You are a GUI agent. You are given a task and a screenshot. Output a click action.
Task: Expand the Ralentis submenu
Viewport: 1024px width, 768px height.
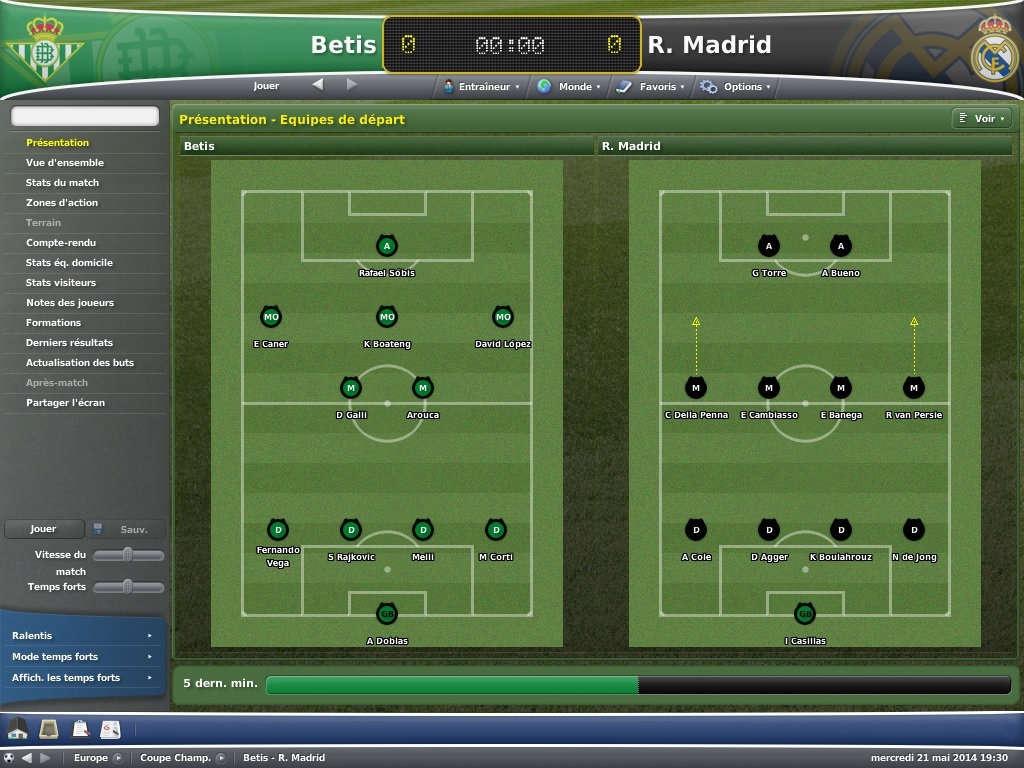[82, 636]
